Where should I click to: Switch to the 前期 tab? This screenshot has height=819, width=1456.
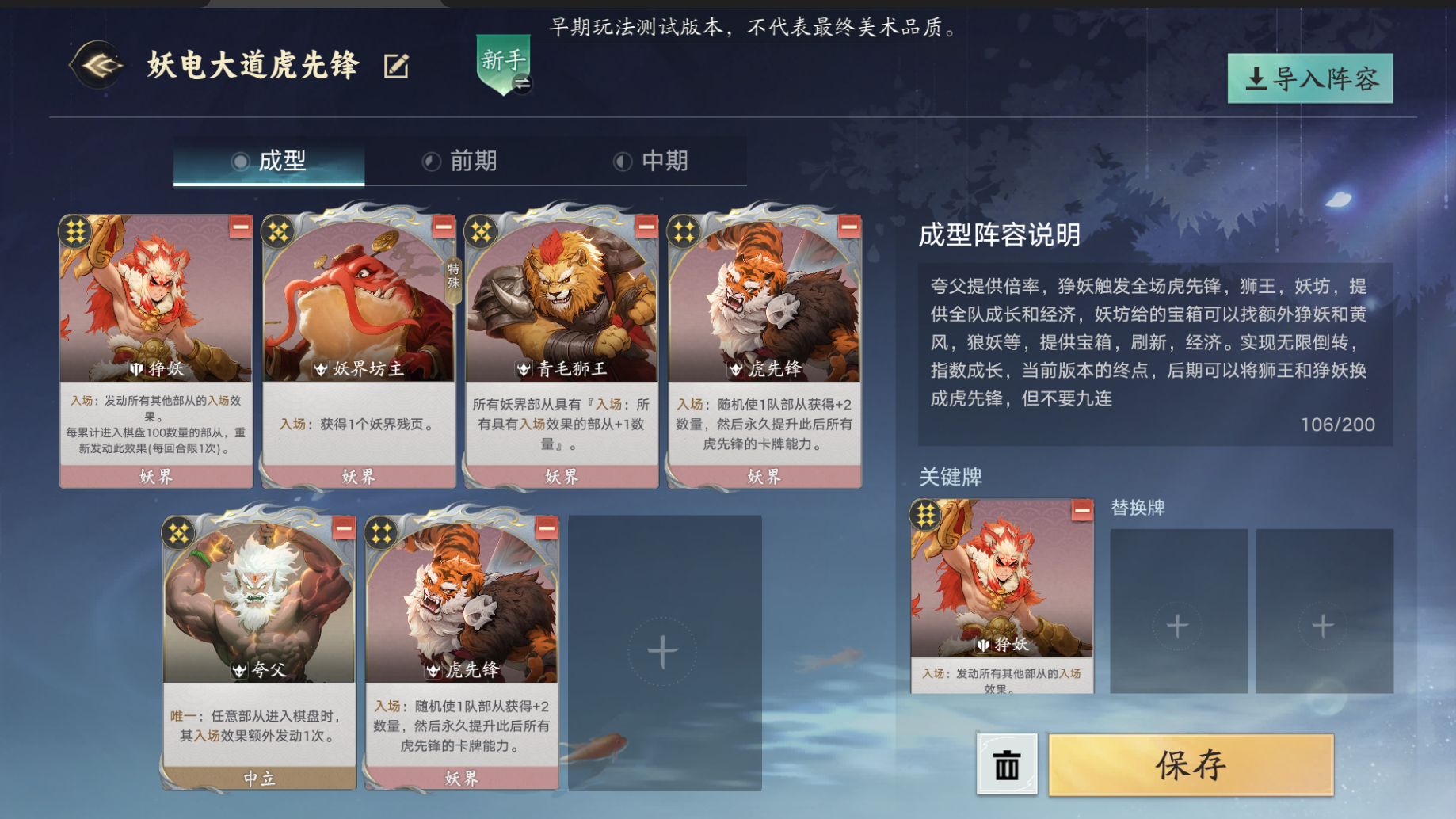(x=473, y=161)
